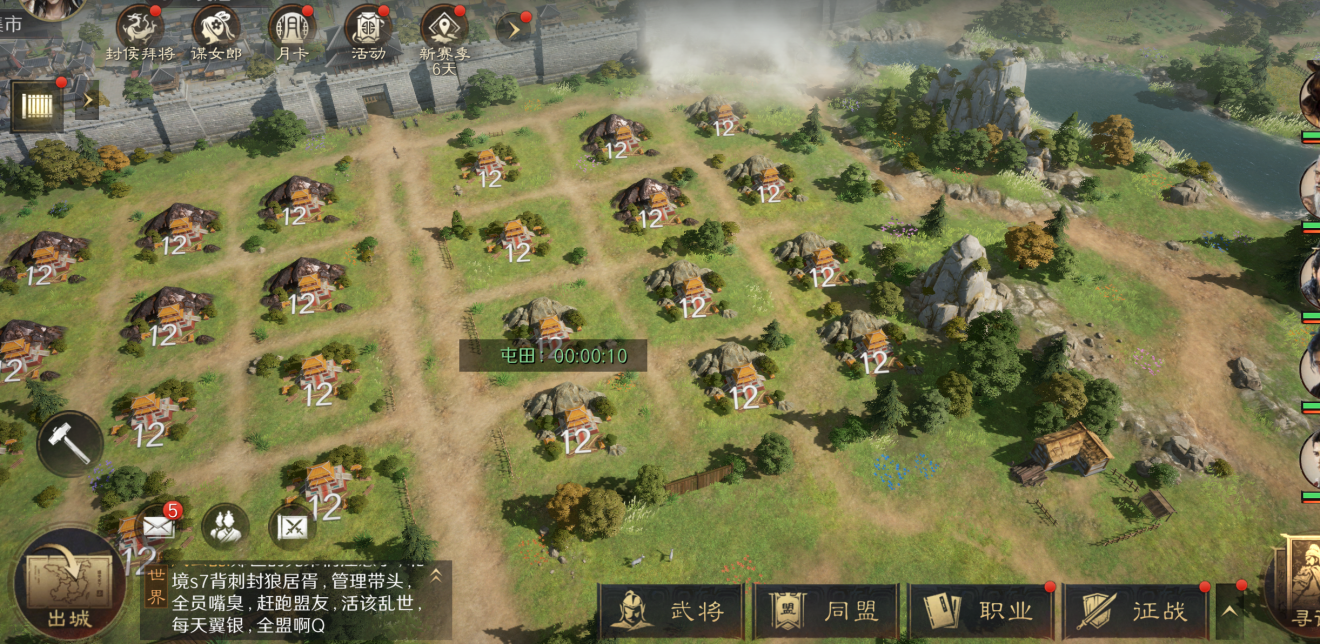Open the 征战 campaign menu
The height and width of the screenshot is (644, 1320).
coord(1135,611)
